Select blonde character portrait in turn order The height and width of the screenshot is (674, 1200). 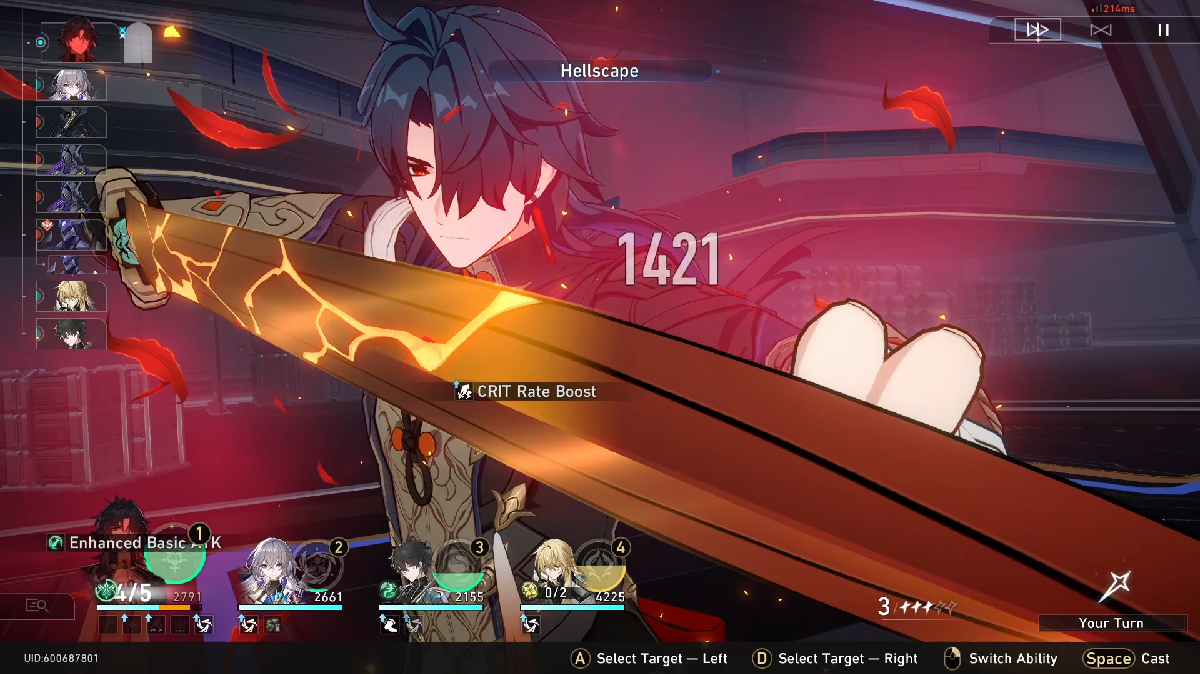coord(70,296)
